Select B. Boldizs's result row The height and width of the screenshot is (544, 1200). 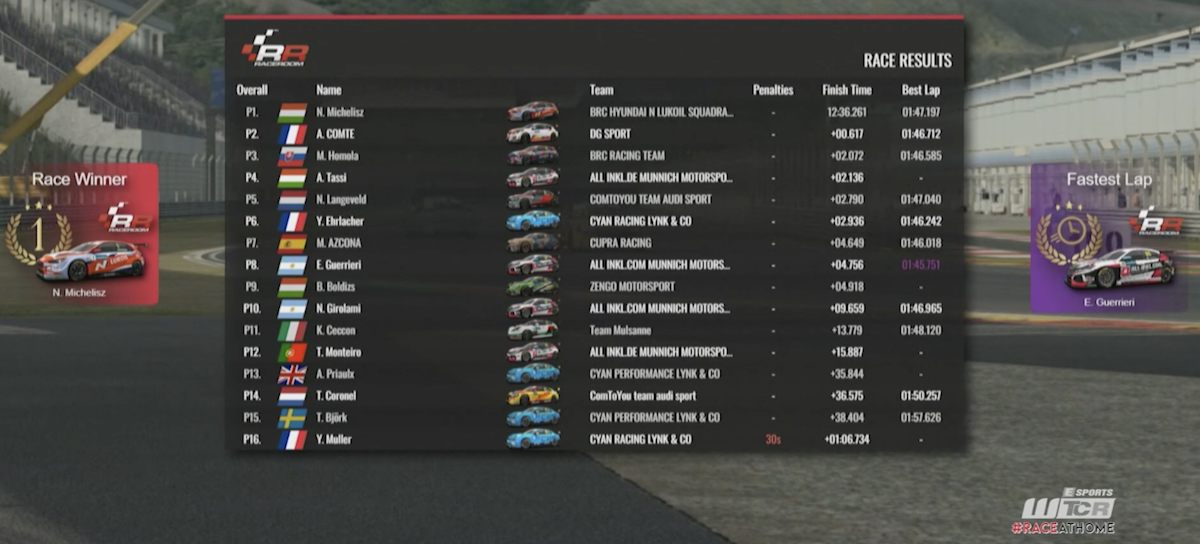point(595,286)
